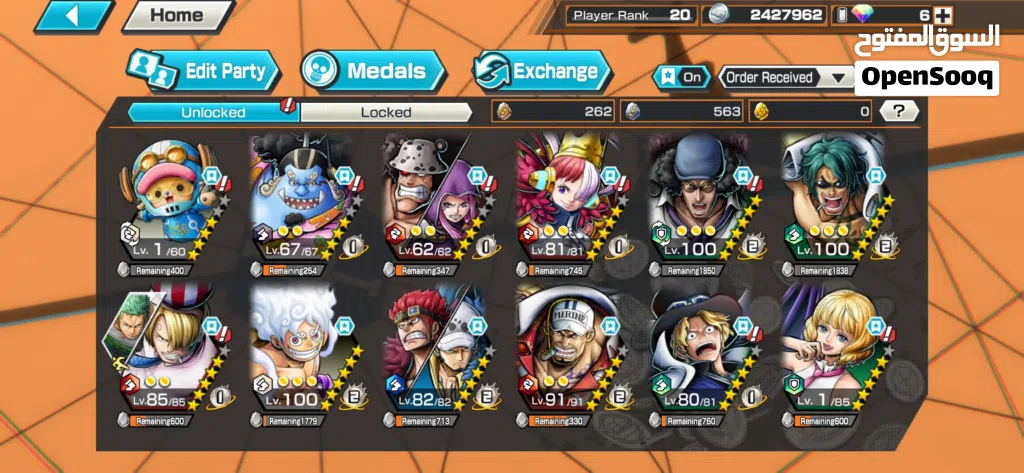Go back with the arrow button
1024x473 pixels.
pos(74,16)
